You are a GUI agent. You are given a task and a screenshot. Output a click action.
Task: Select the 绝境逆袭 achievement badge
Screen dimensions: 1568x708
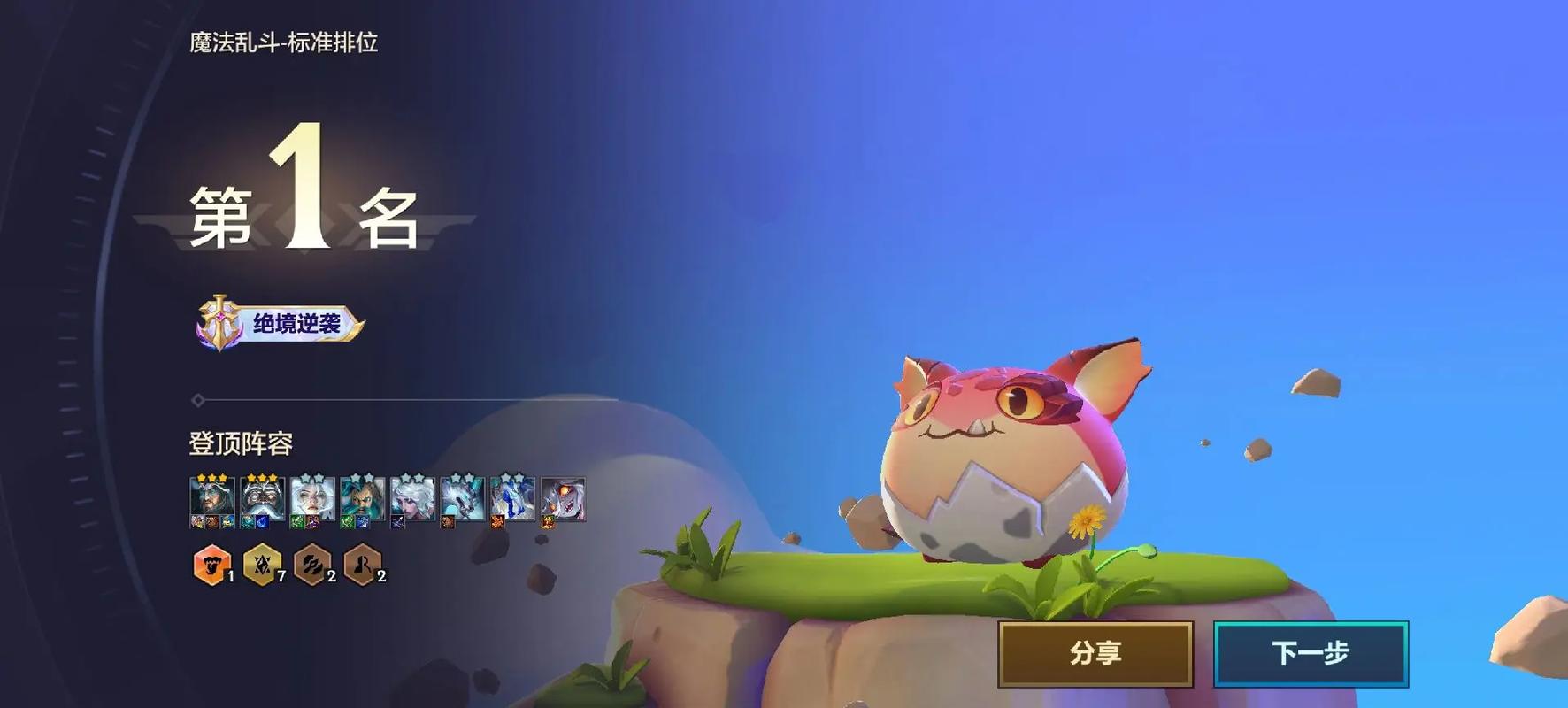tap(281, 324)
